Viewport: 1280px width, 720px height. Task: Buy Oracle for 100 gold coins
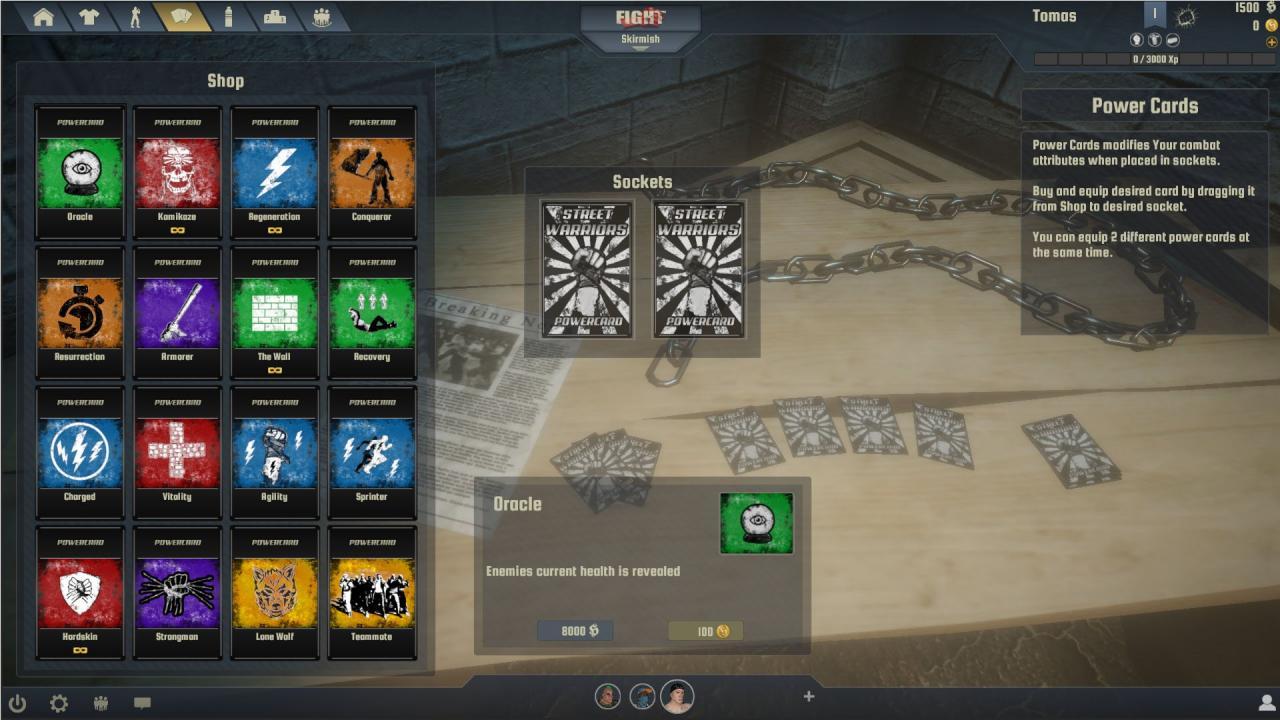point(706,631)
